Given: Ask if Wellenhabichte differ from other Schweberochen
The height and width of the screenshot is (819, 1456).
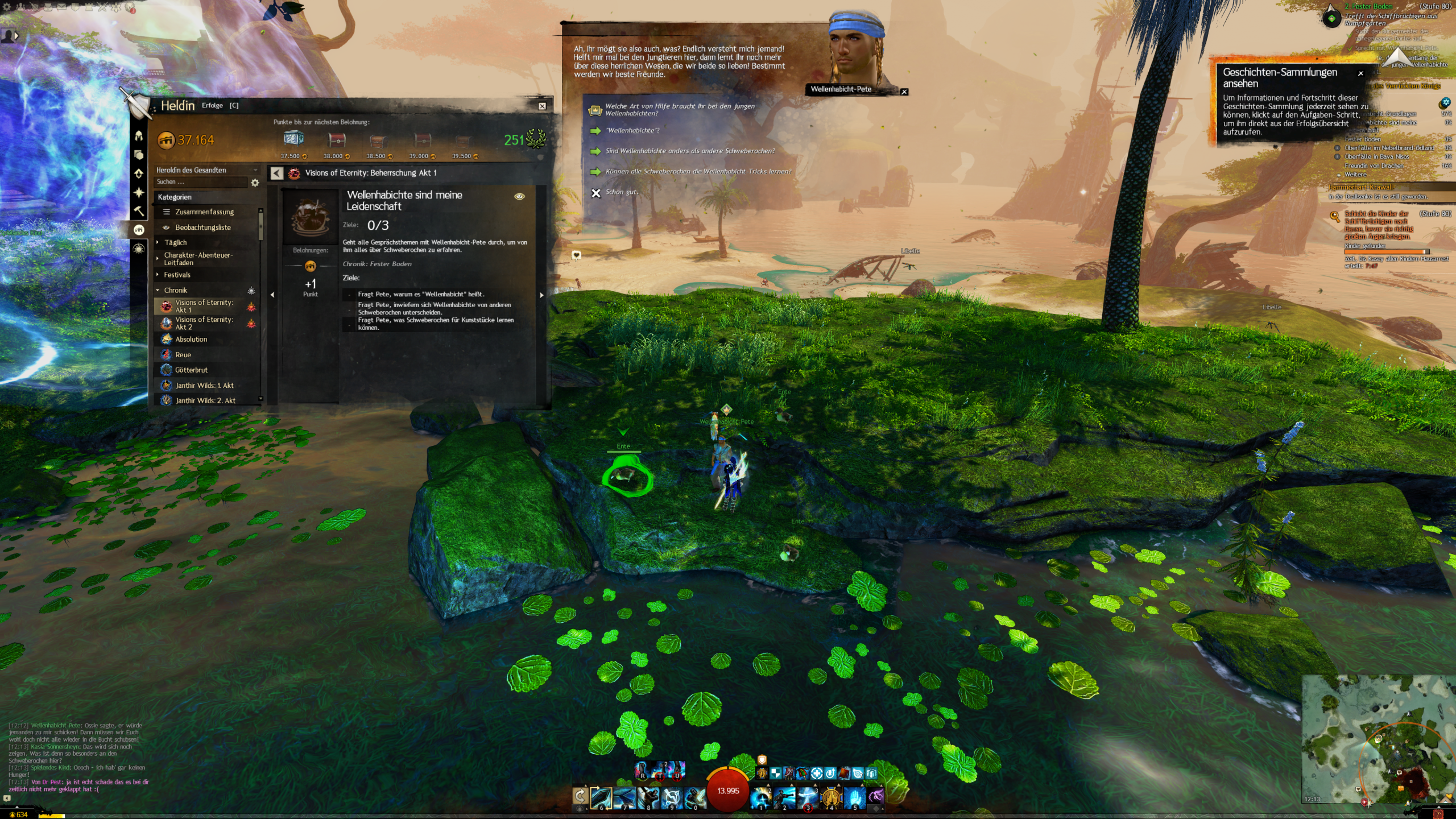Looking at the screenshot, I should click(x=690, y=151).
